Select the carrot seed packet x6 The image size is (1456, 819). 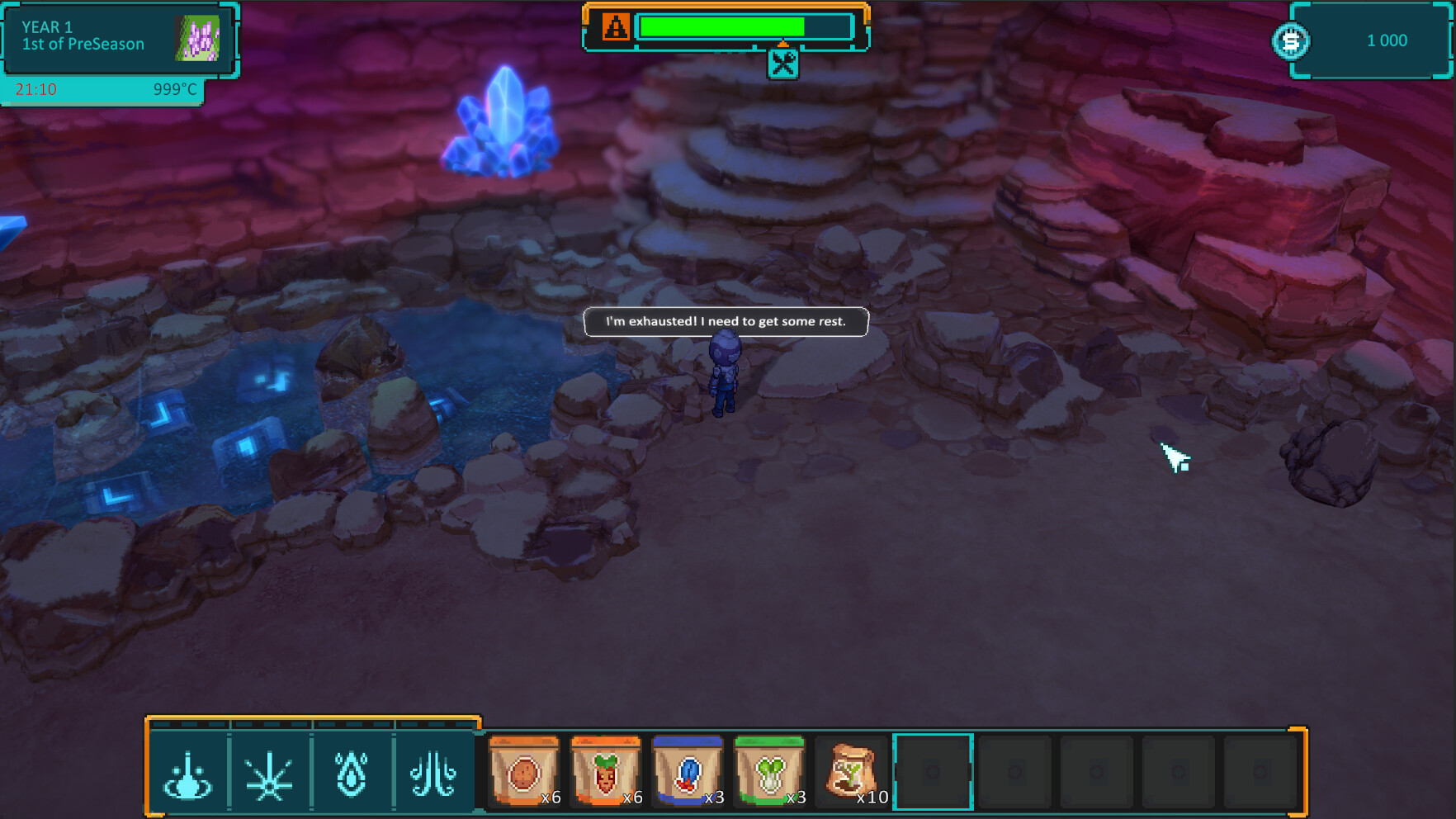coord(607,771)
